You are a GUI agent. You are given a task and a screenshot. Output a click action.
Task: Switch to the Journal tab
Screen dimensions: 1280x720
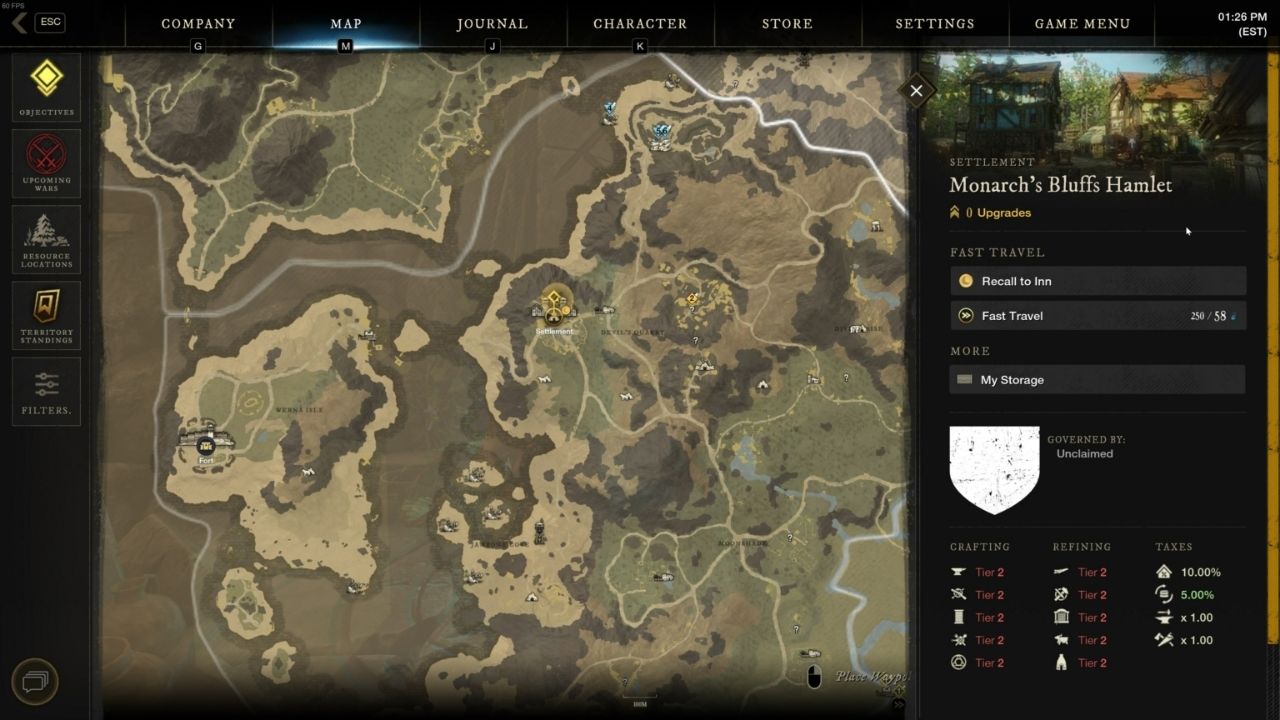tap(493, 23)
